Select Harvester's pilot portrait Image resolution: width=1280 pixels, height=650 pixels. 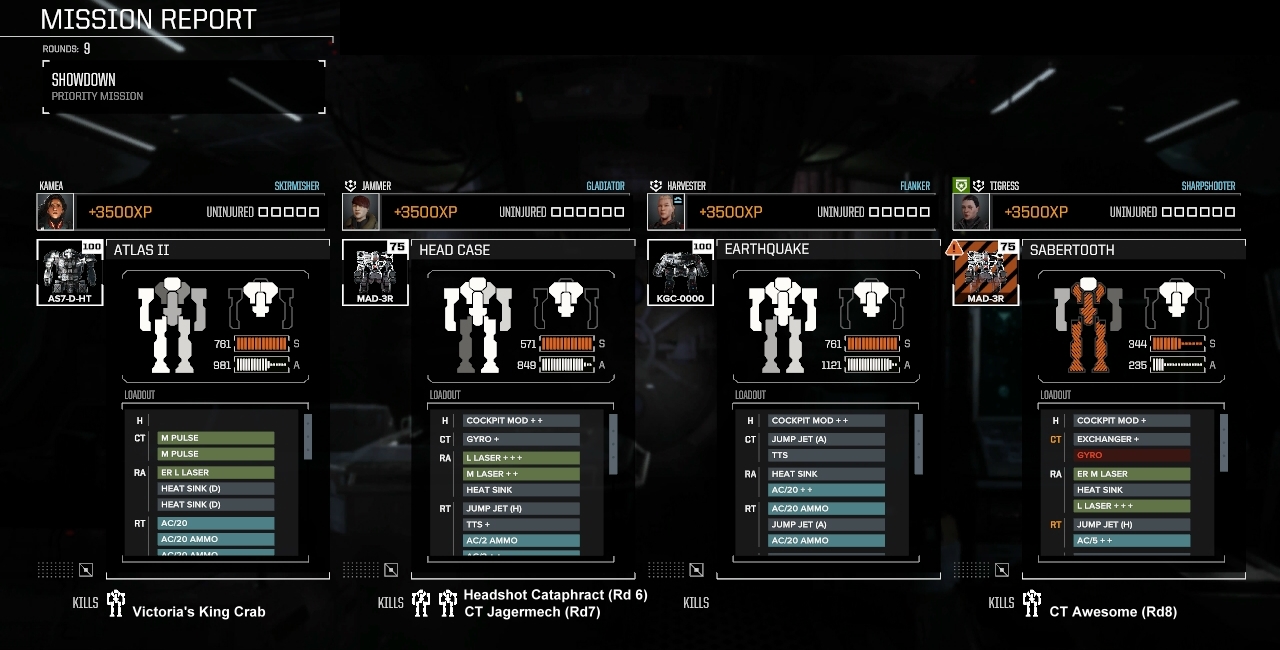point(665,212)
